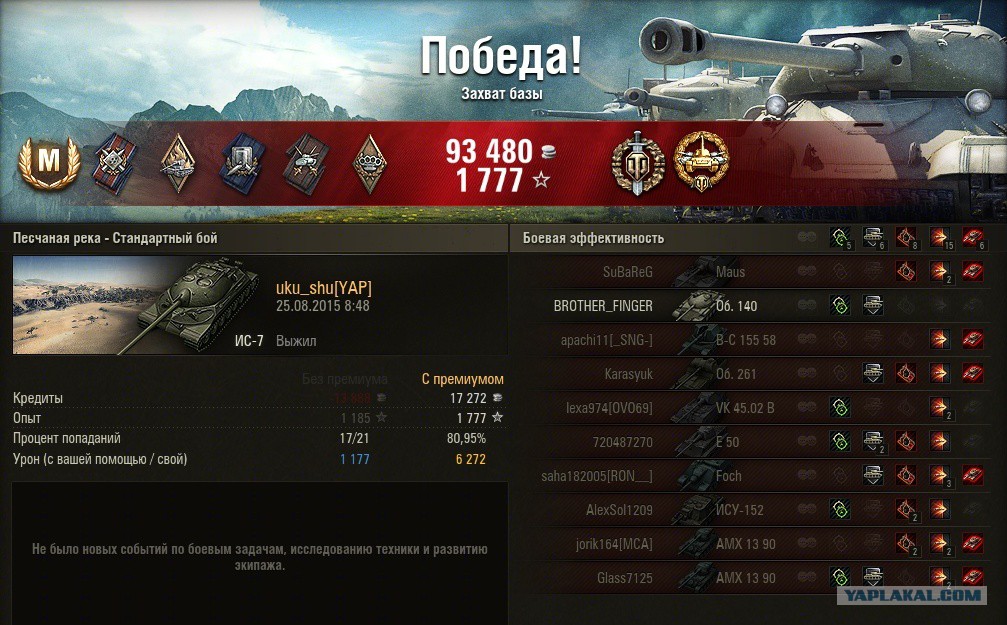This screenshot has width=1007, height=625.
Task: Click the Mastery Badge "M" medal
Action: [47, 161]
